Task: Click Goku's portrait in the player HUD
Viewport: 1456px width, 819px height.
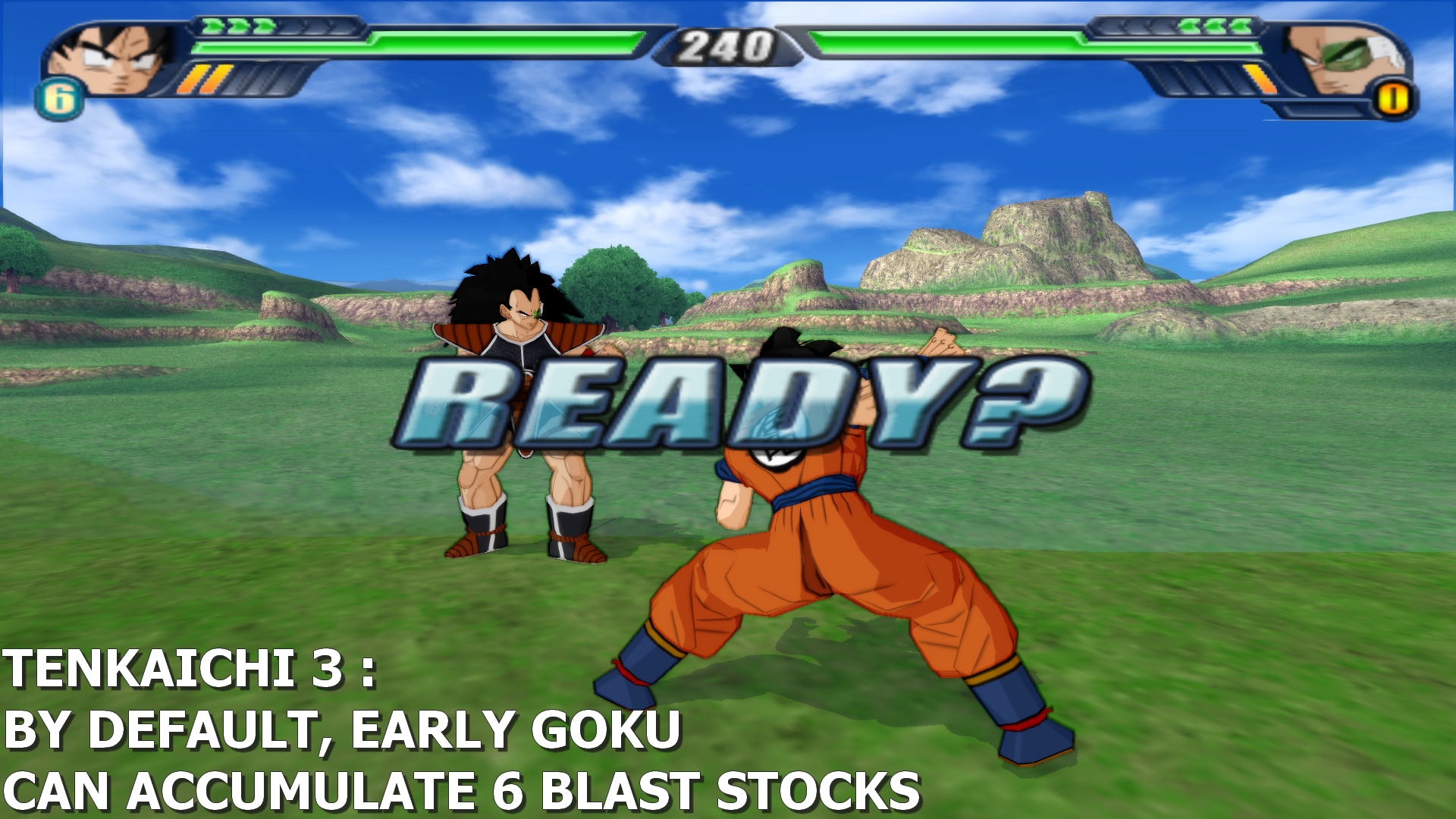Action: [x=112, y=58]
